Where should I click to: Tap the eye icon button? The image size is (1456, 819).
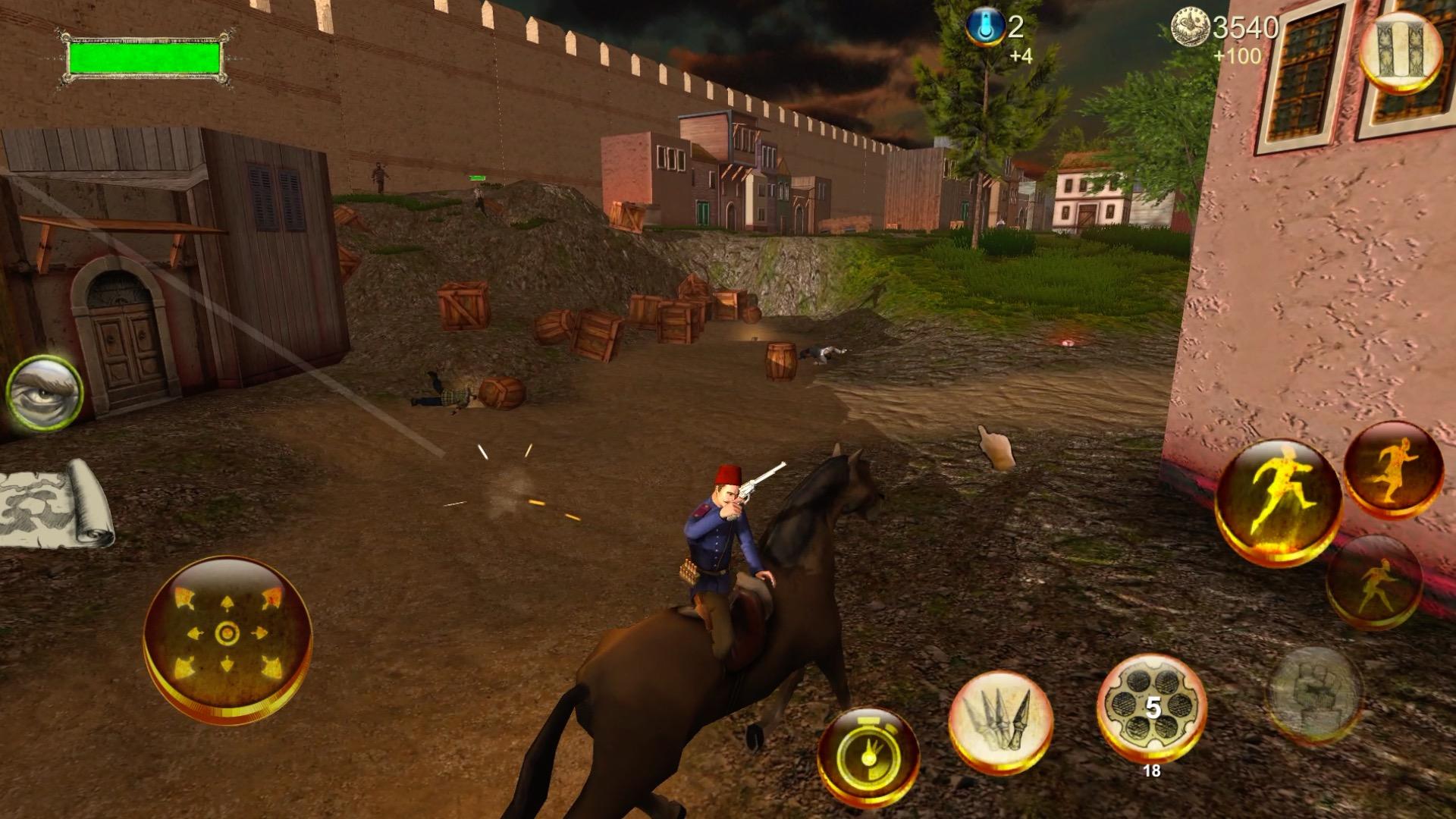[45, 394]
